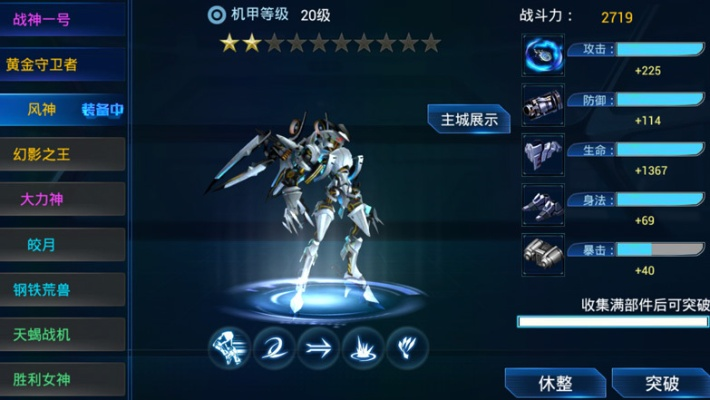Screen dimensions: 710x400
Task: Select the 天蝎战机 mecha
Action: [x=62, y=334]
